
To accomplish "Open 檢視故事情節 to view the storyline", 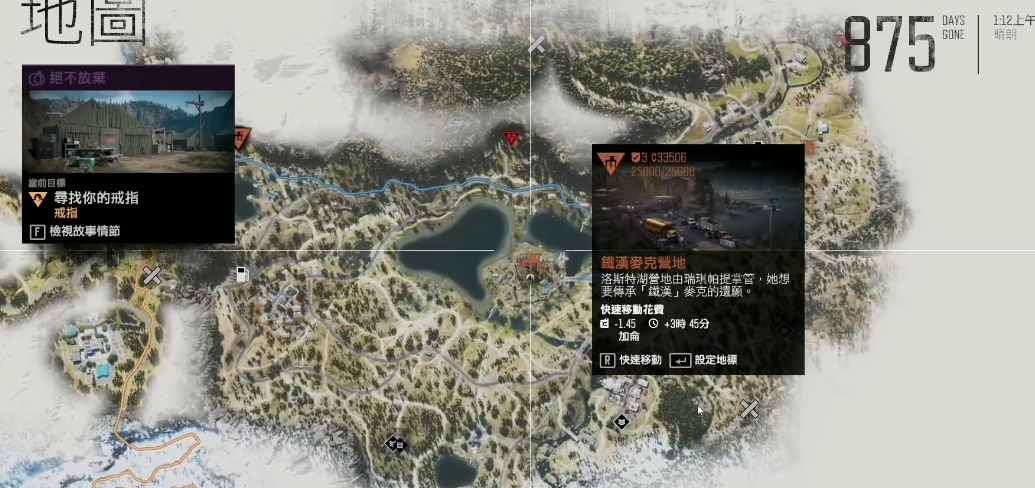I will point(85,231).
